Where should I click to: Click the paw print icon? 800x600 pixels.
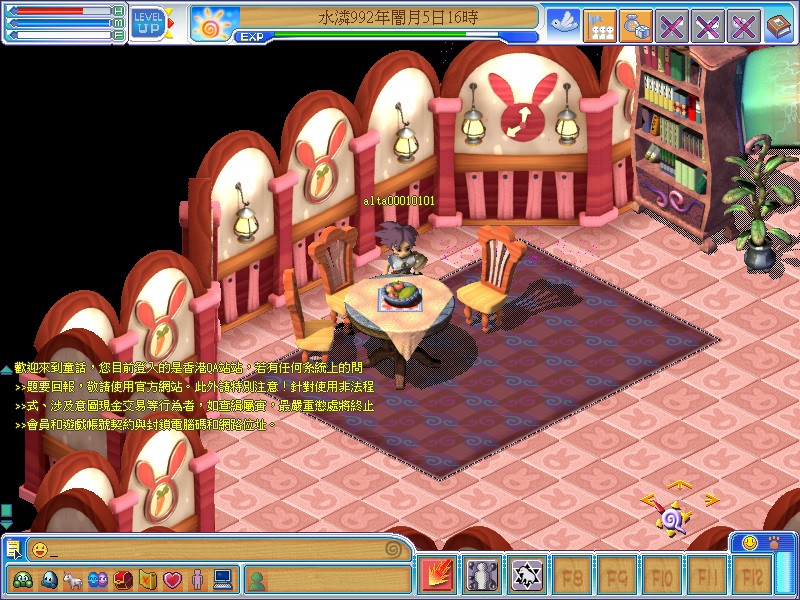[773, 542]
